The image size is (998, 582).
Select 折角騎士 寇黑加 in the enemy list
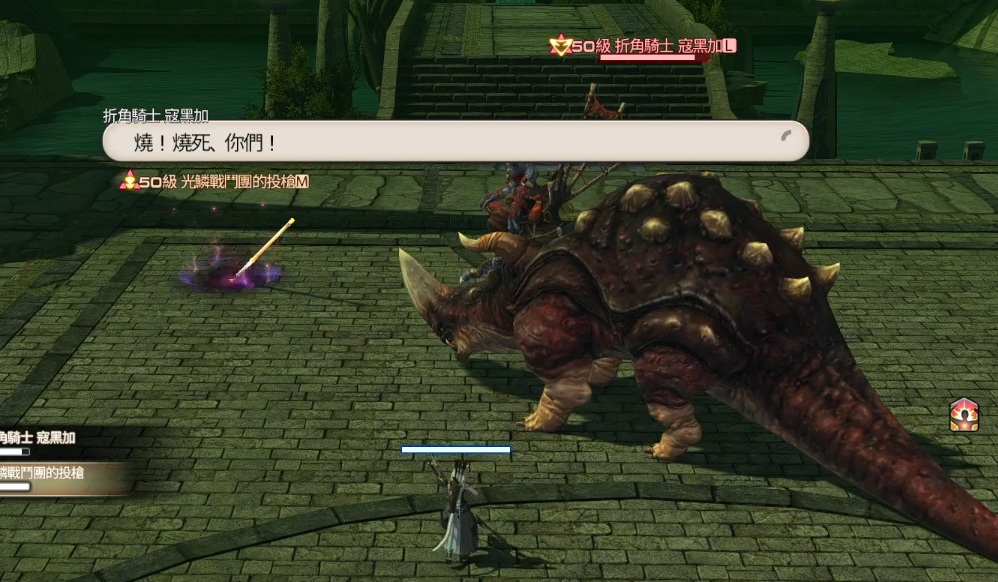click(x=38, y=438)
